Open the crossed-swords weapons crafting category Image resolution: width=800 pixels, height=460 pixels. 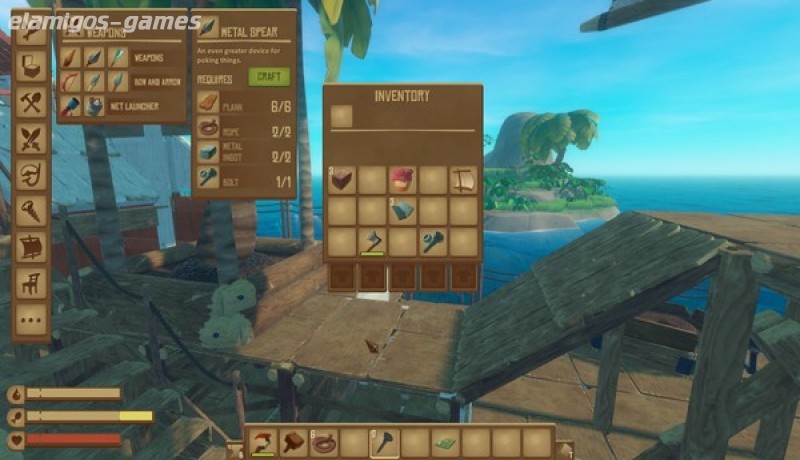[32, 137]
